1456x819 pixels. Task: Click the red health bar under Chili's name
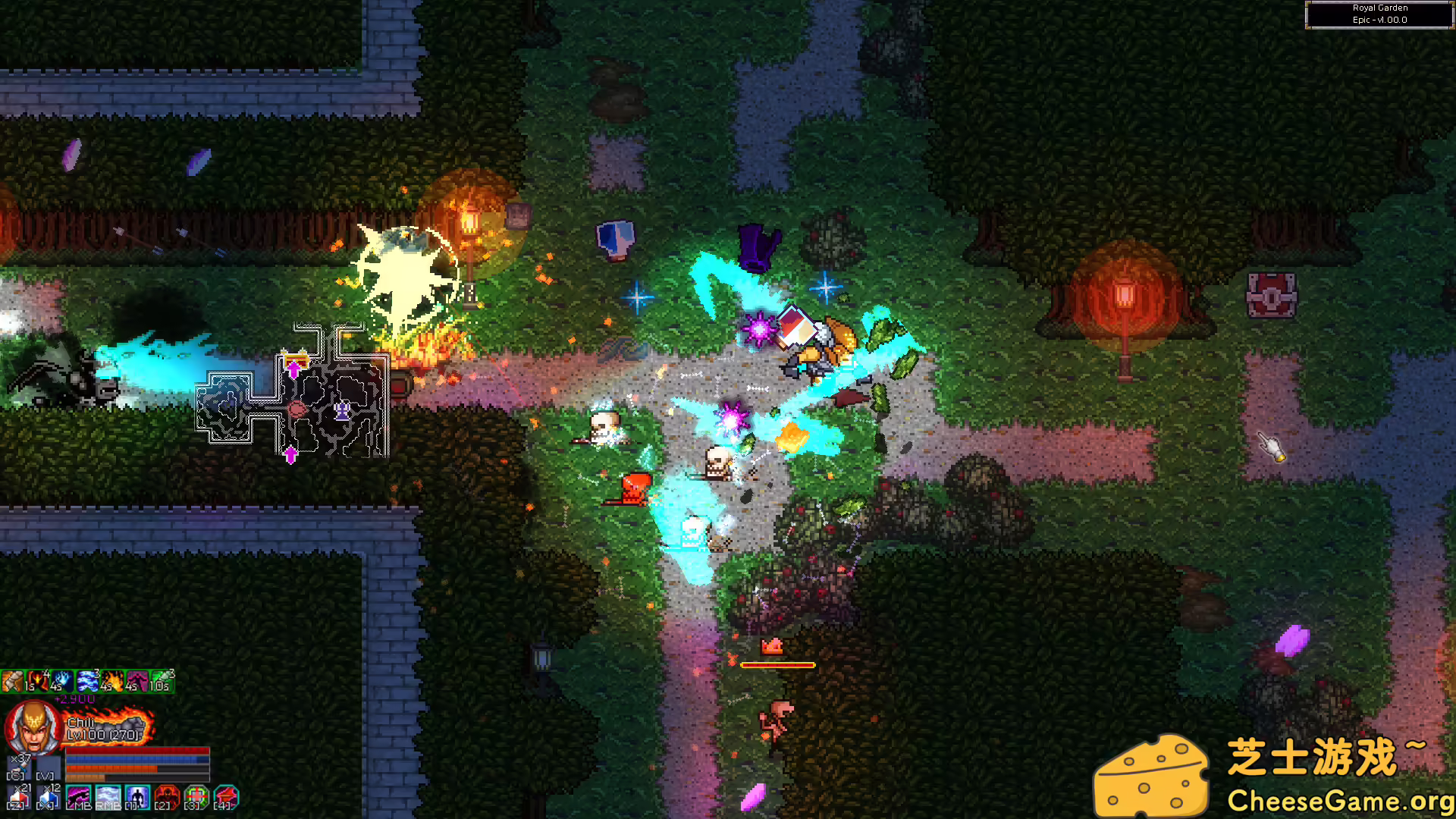point(137,750)
